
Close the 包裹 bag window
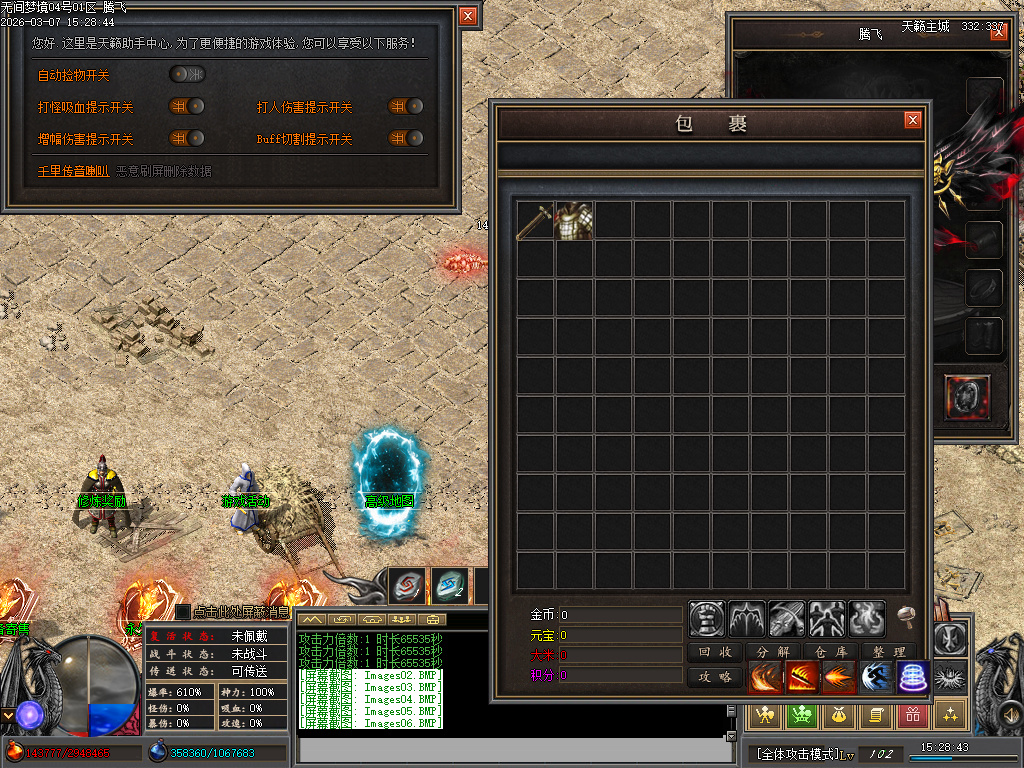tap(912, 120)
